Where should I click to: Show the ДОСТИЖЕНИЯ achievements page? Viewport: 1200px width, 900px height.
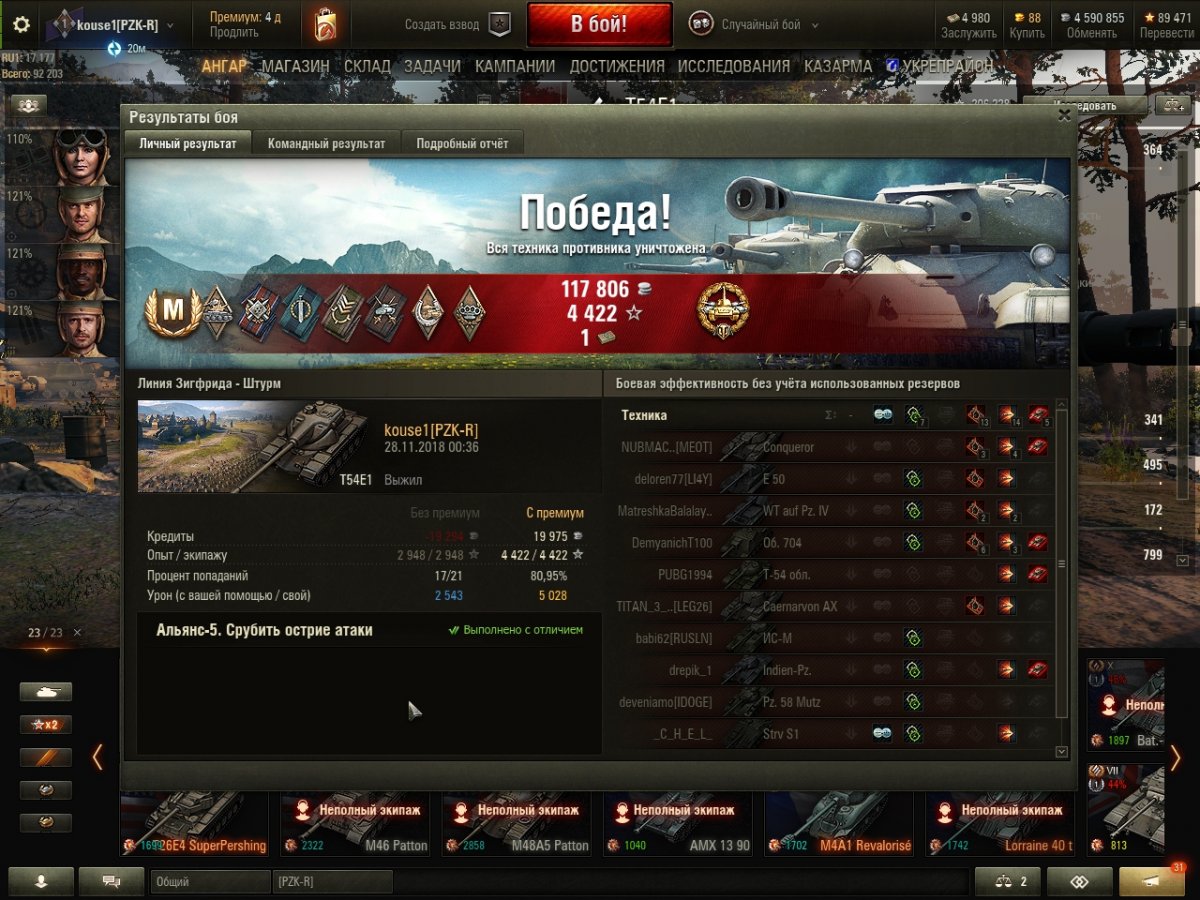(x=617, y=66)
